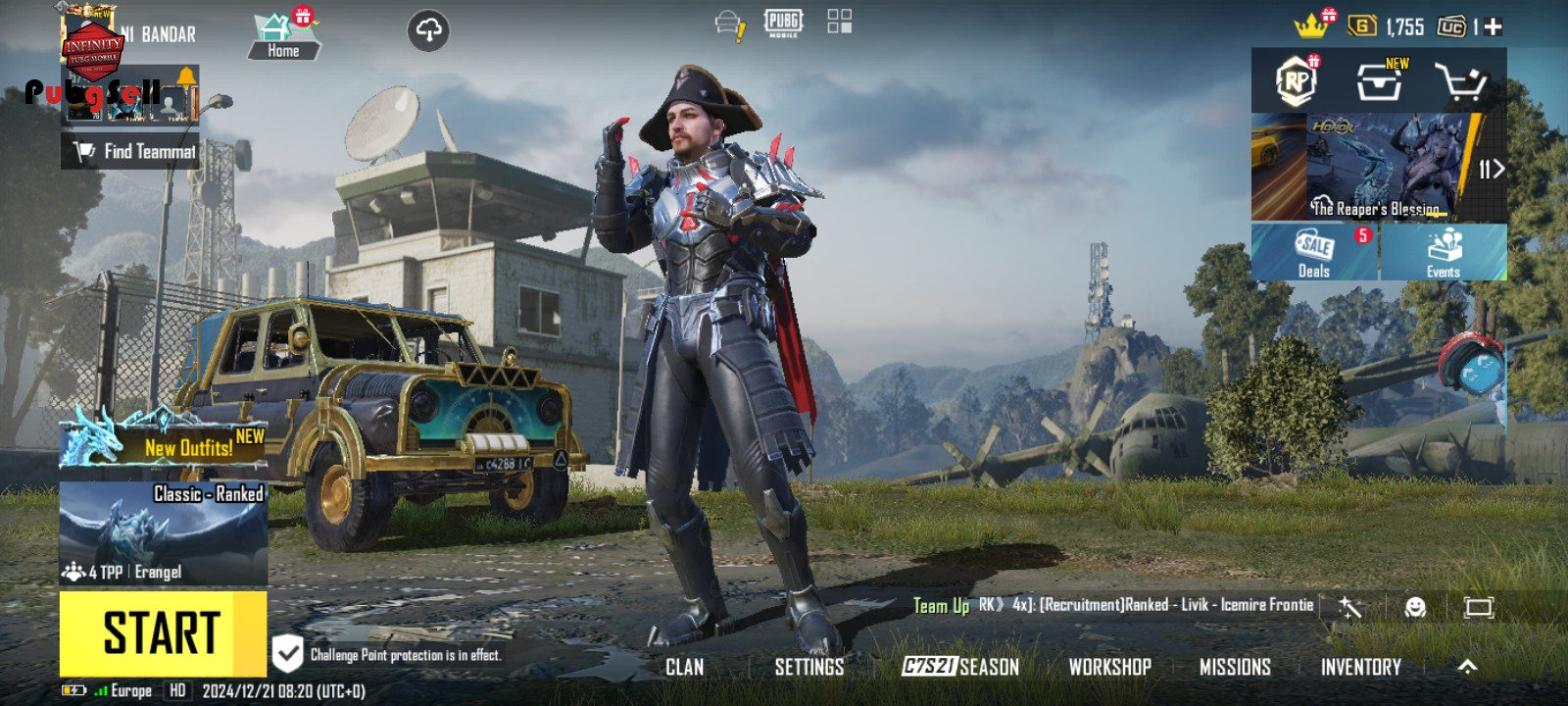The image size is (1568, 706).
Task: Open the cloud download icon
Action: [428, 30]
